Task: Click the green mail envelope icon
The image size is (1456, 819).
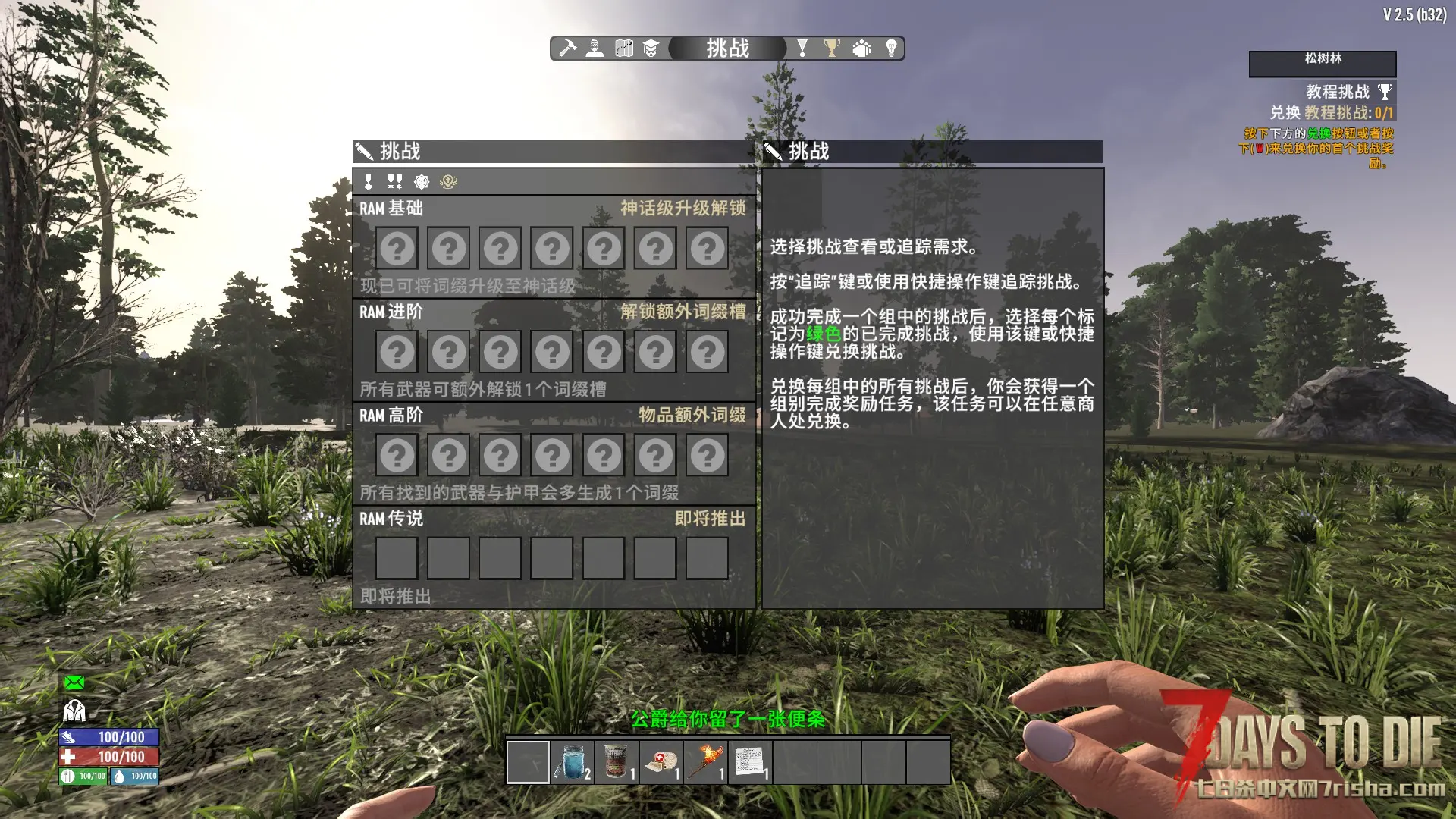Action: tap(74, 682)
